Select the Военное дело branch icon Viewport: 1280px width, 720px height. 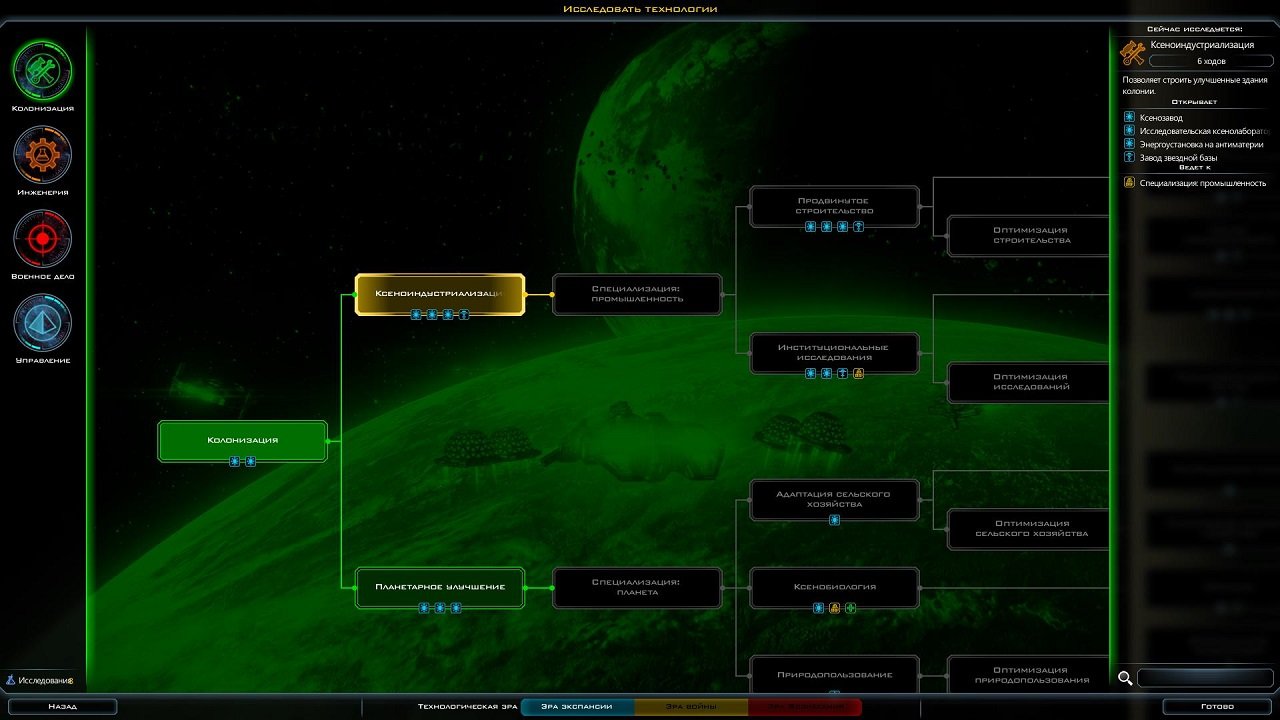point(41,240)
